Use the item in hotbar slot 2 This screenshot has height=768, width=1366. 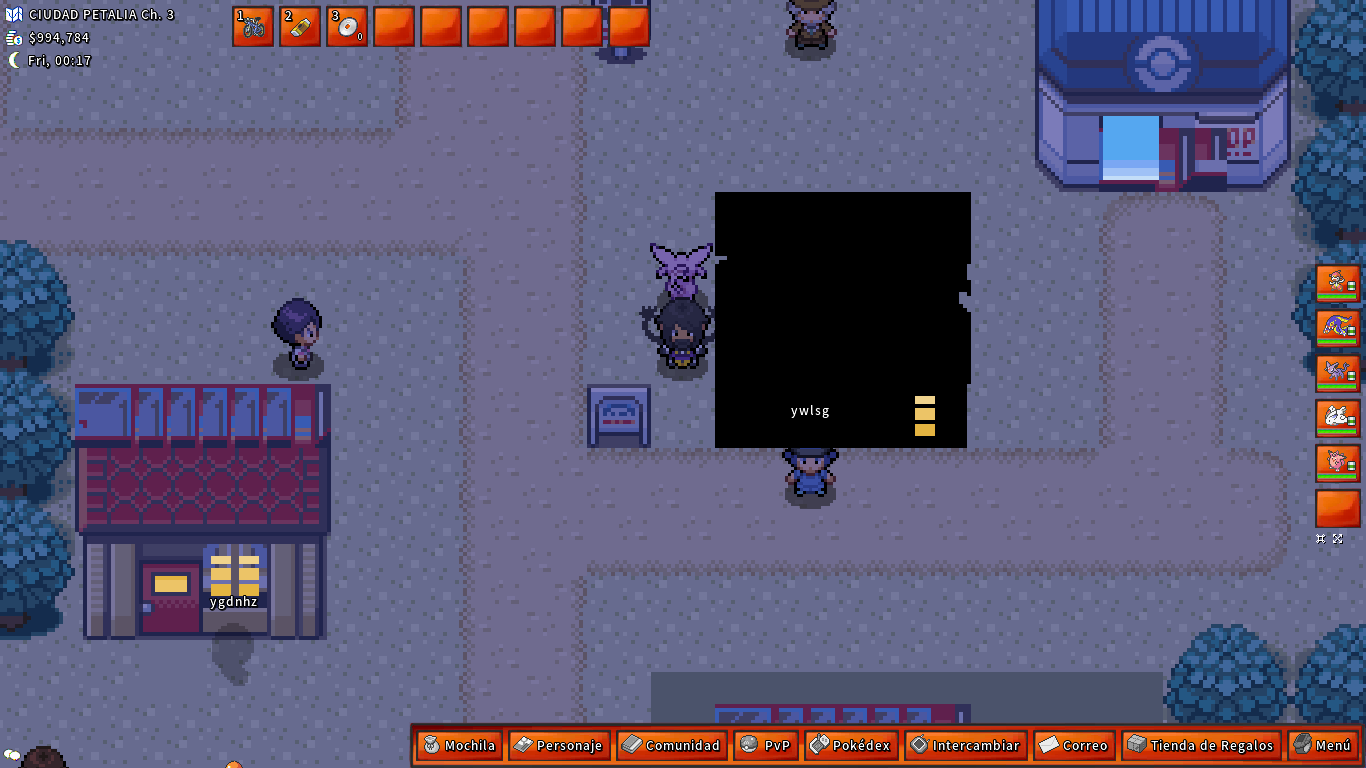tap(300, 27)
